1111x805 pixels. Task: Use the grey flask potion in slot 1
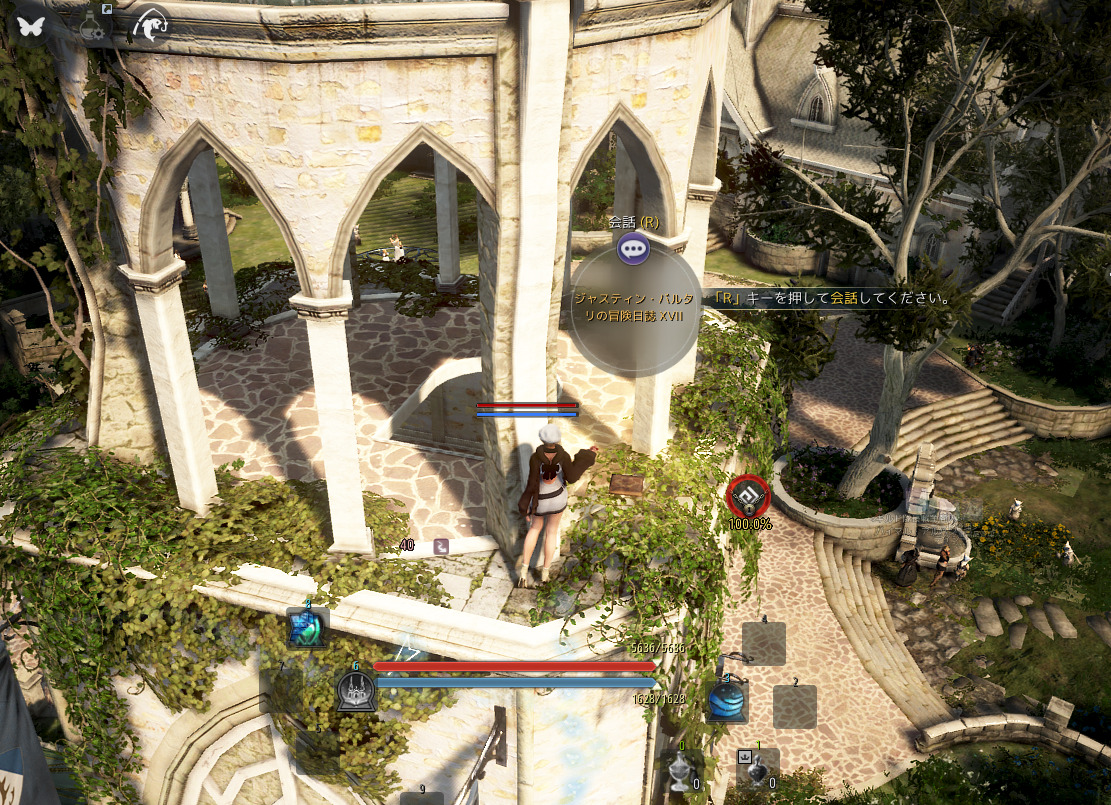tap(757, 768)
